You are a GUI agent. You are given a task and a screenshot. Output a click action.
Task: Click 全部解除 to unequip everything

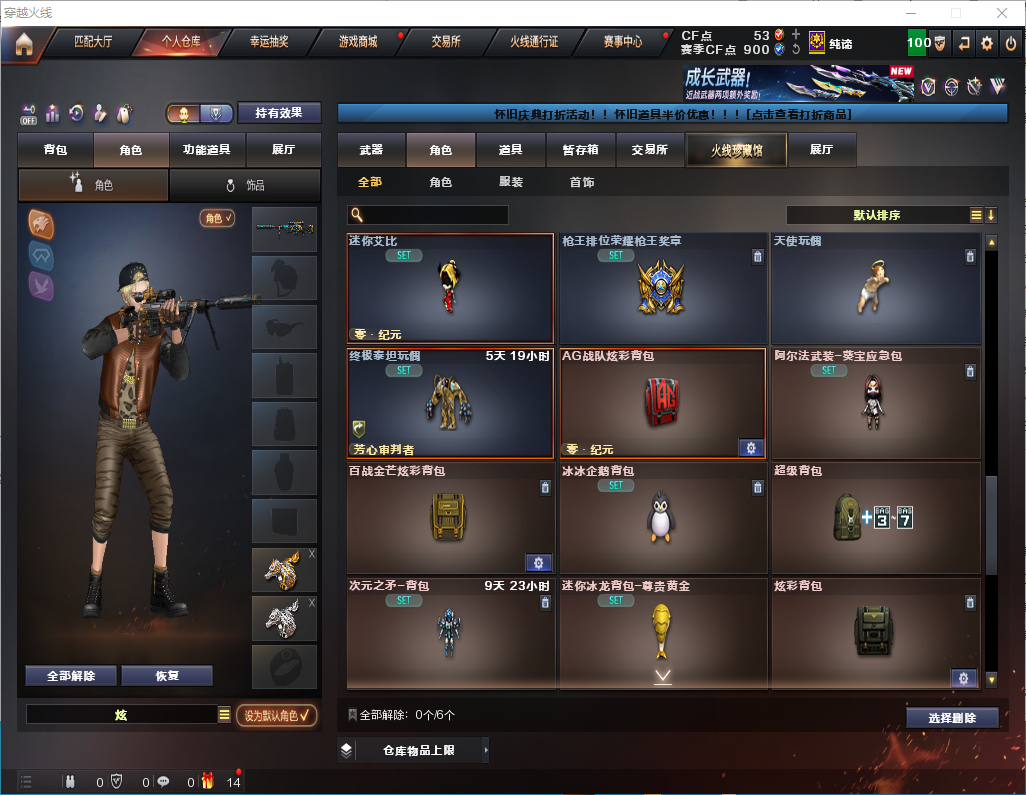tap(71, 676)
